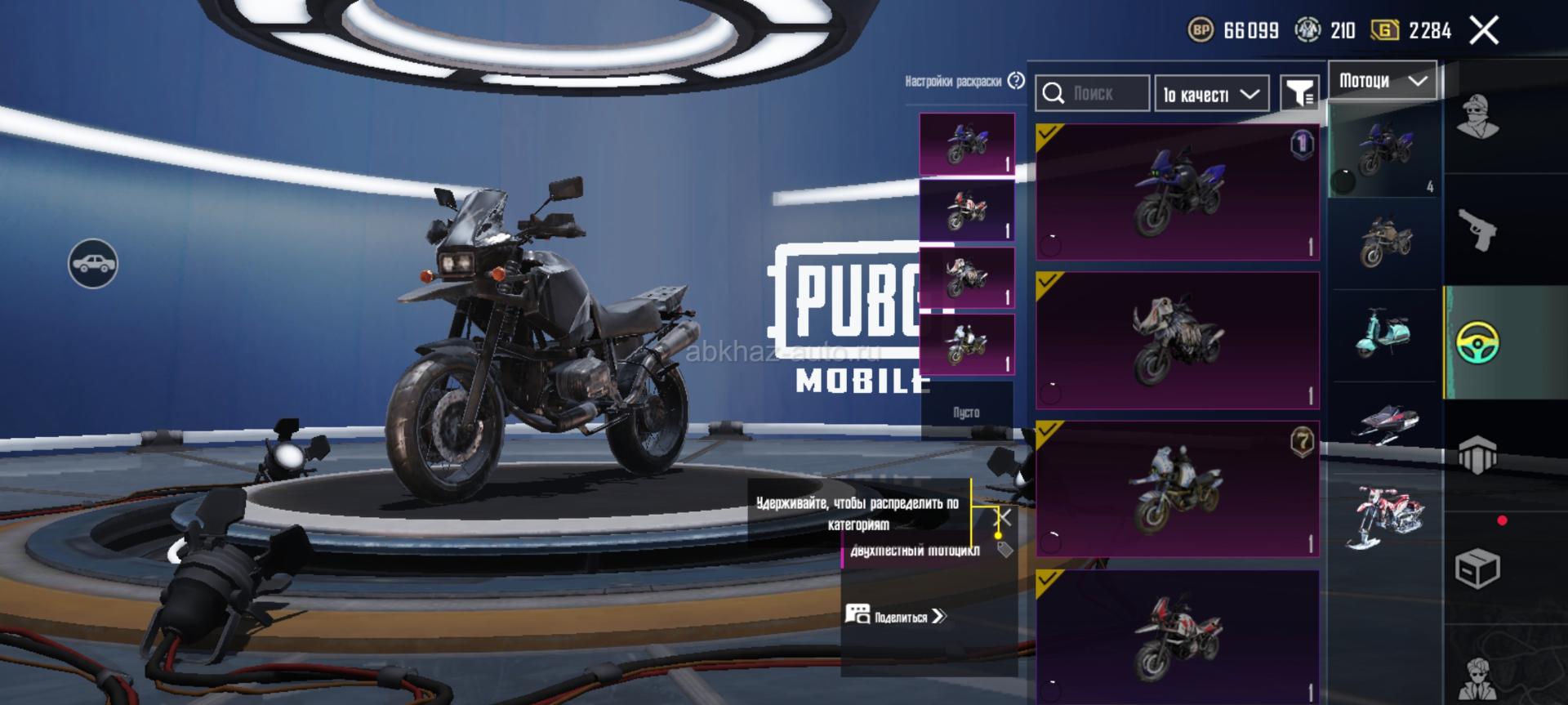
Task: Open paint settings help question mark
Action: point(1016,81)
